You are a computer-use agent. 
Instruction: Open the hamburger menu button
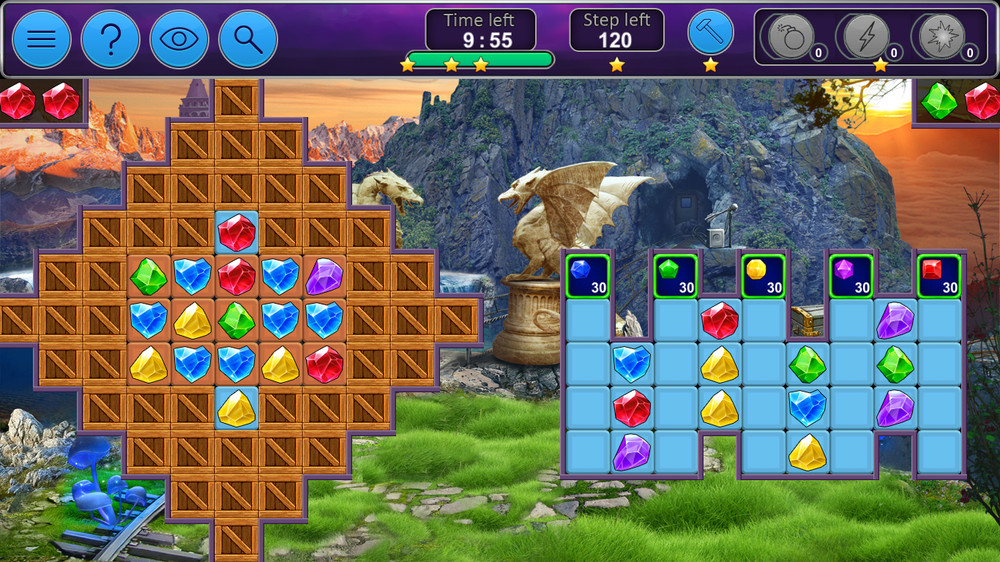click(x=41, y=39)
